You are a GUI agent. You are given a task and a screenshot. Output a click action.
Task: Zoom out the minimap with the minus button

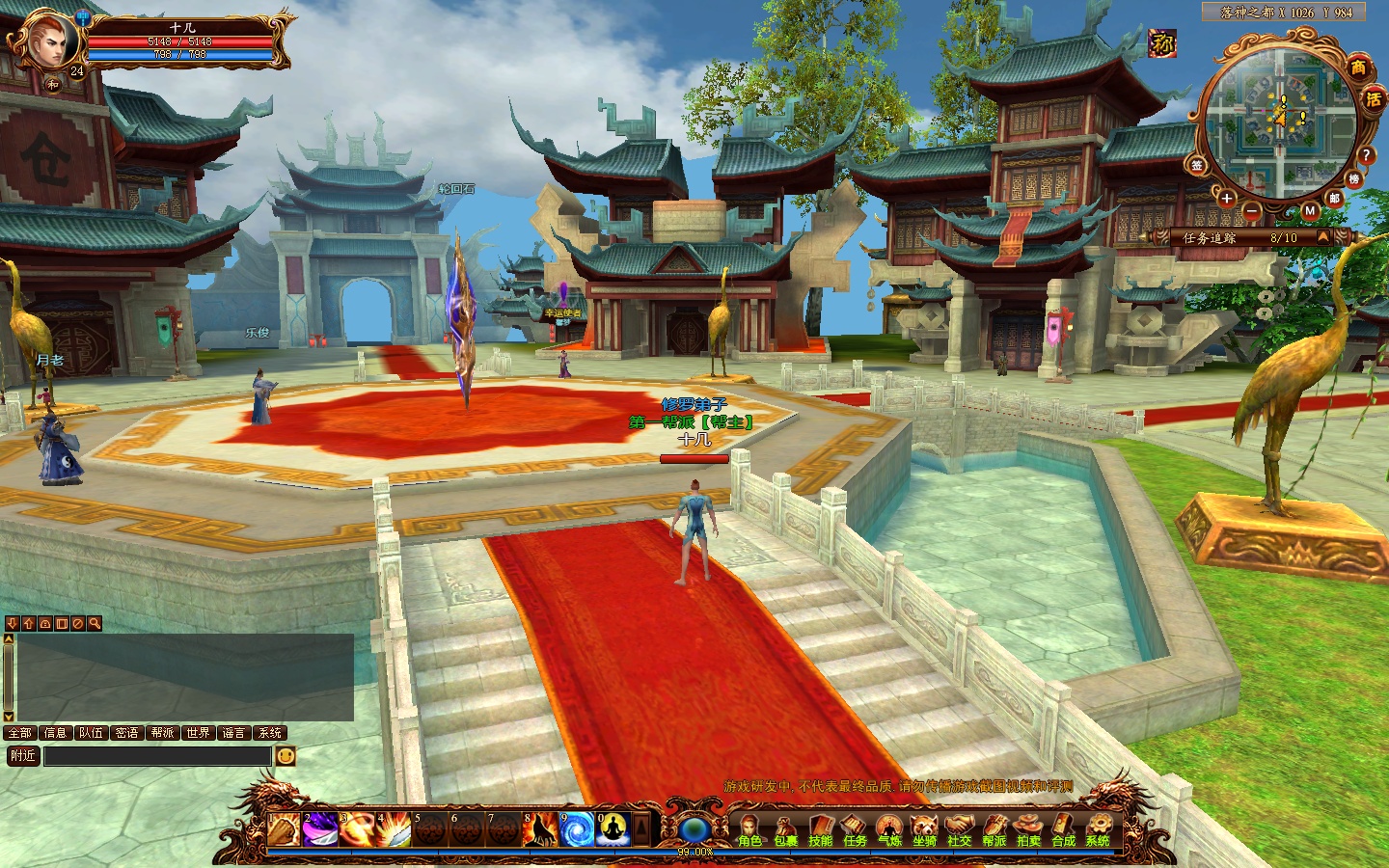coord(1251,210)
